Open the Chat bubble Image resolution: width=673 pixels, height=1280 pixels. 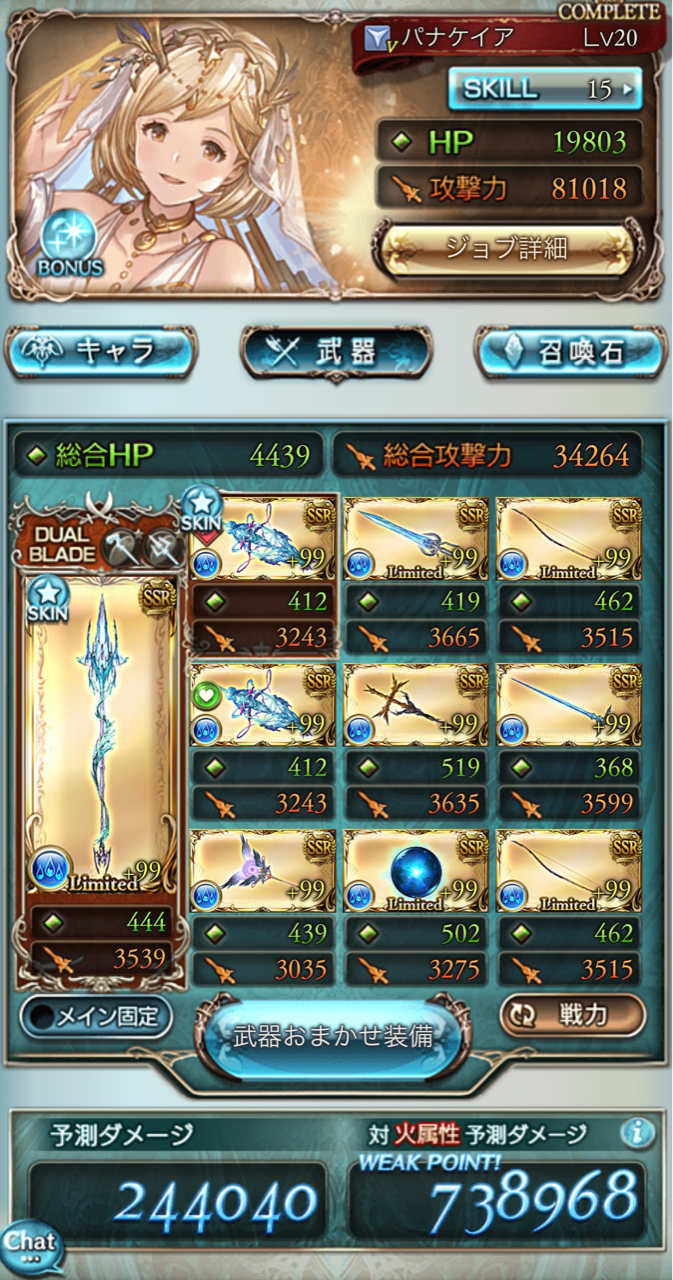30,1247
